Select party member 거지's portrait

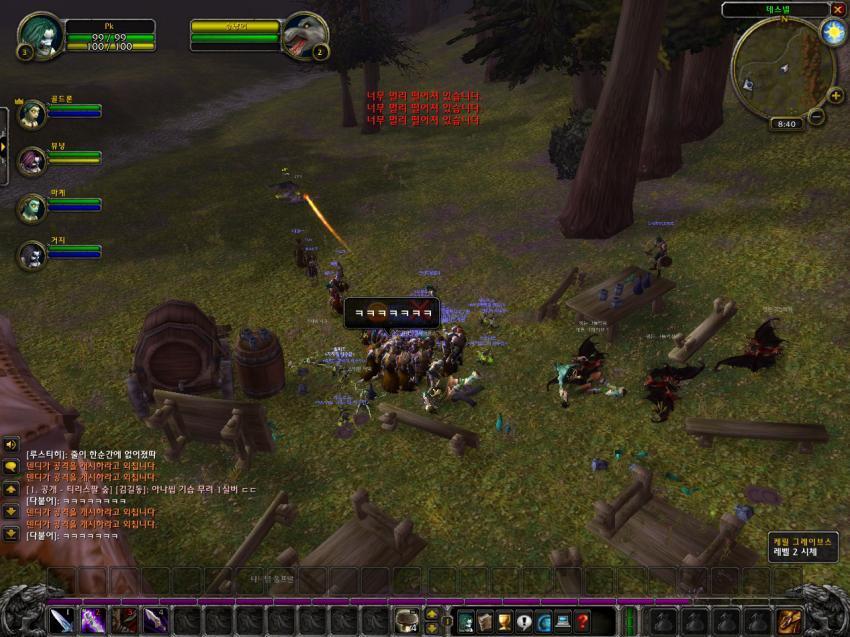pos(32,255)
